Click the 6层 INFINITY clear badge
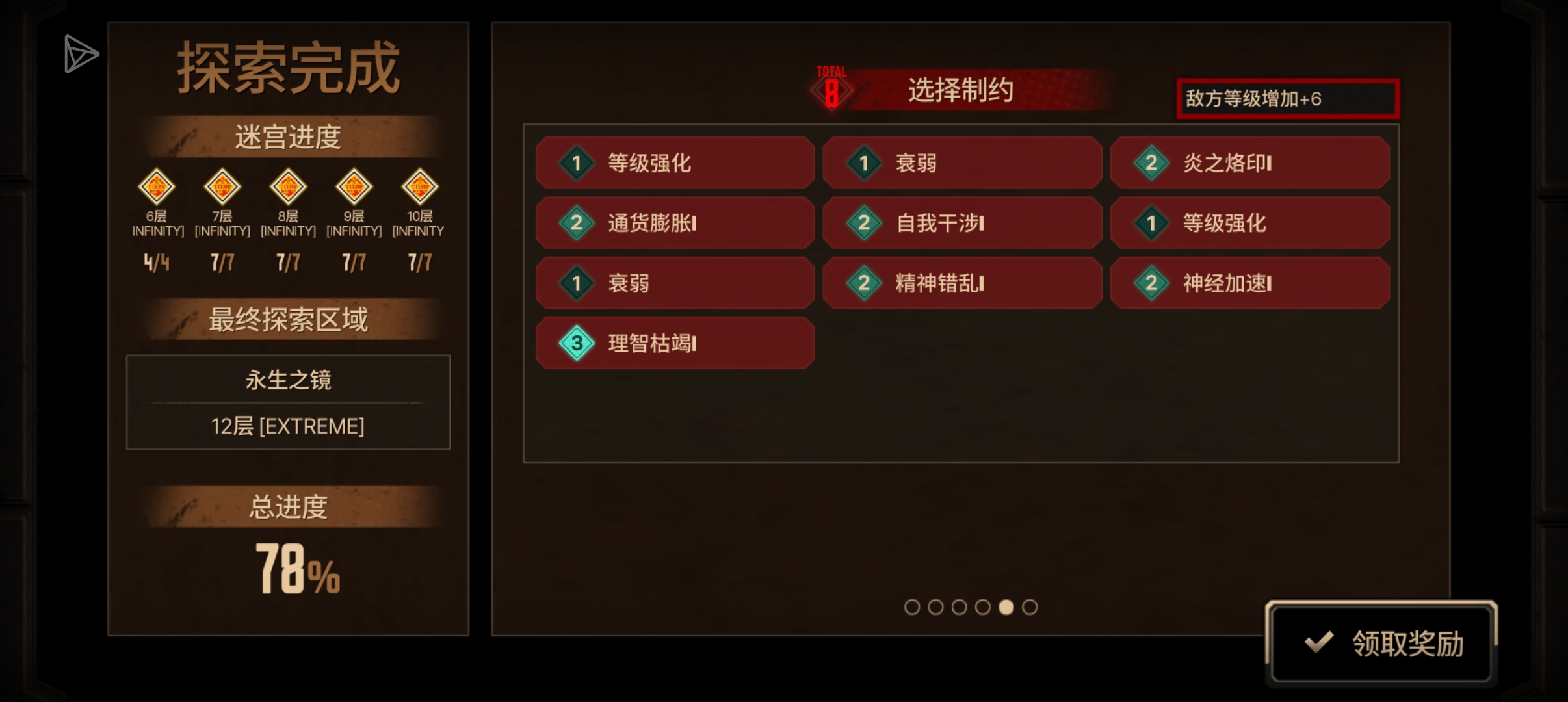Viewport: 1568px width, 702px height. point(157,187)
